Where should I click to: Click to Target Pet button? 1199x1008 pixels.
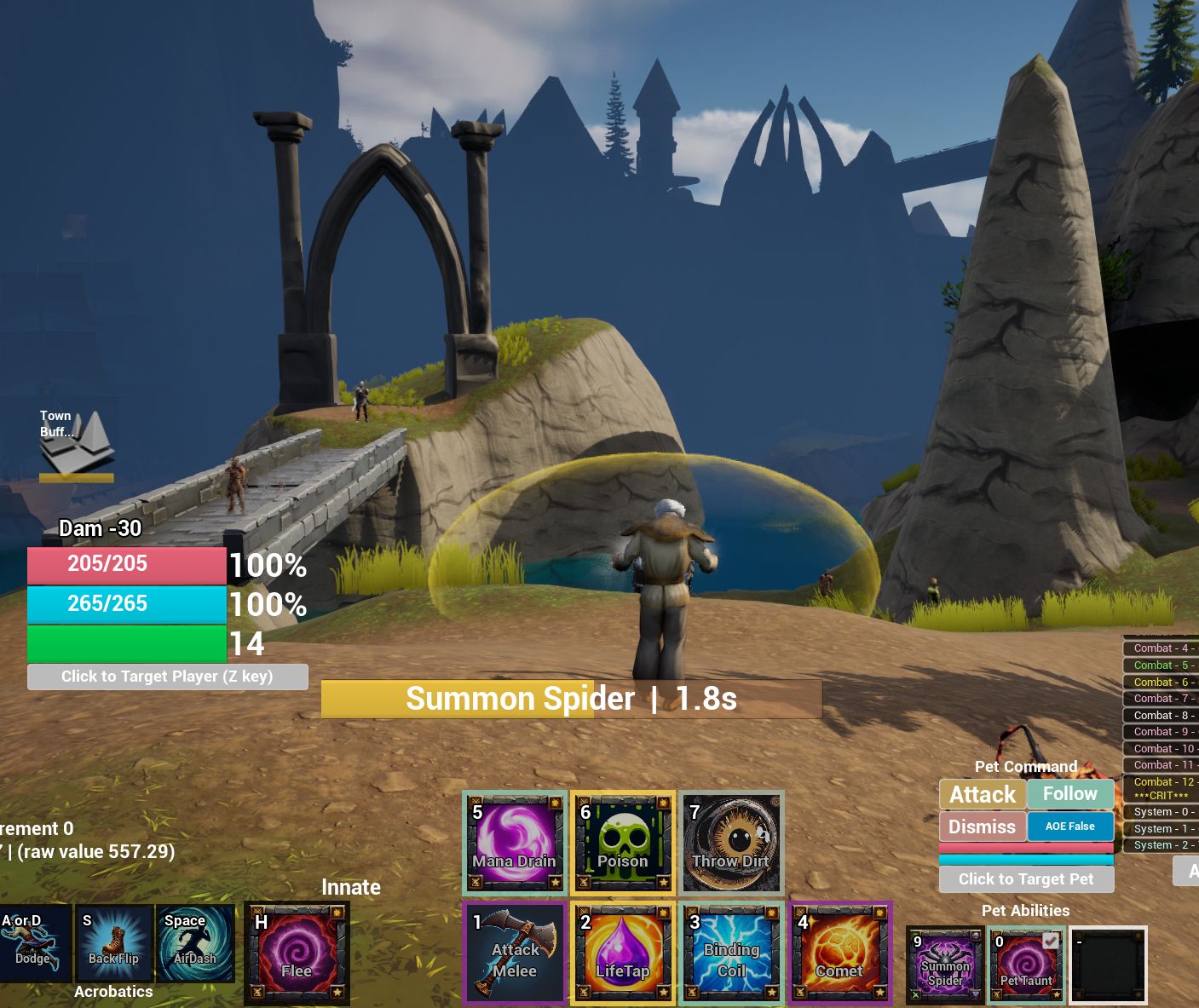tap(1026, 879)
